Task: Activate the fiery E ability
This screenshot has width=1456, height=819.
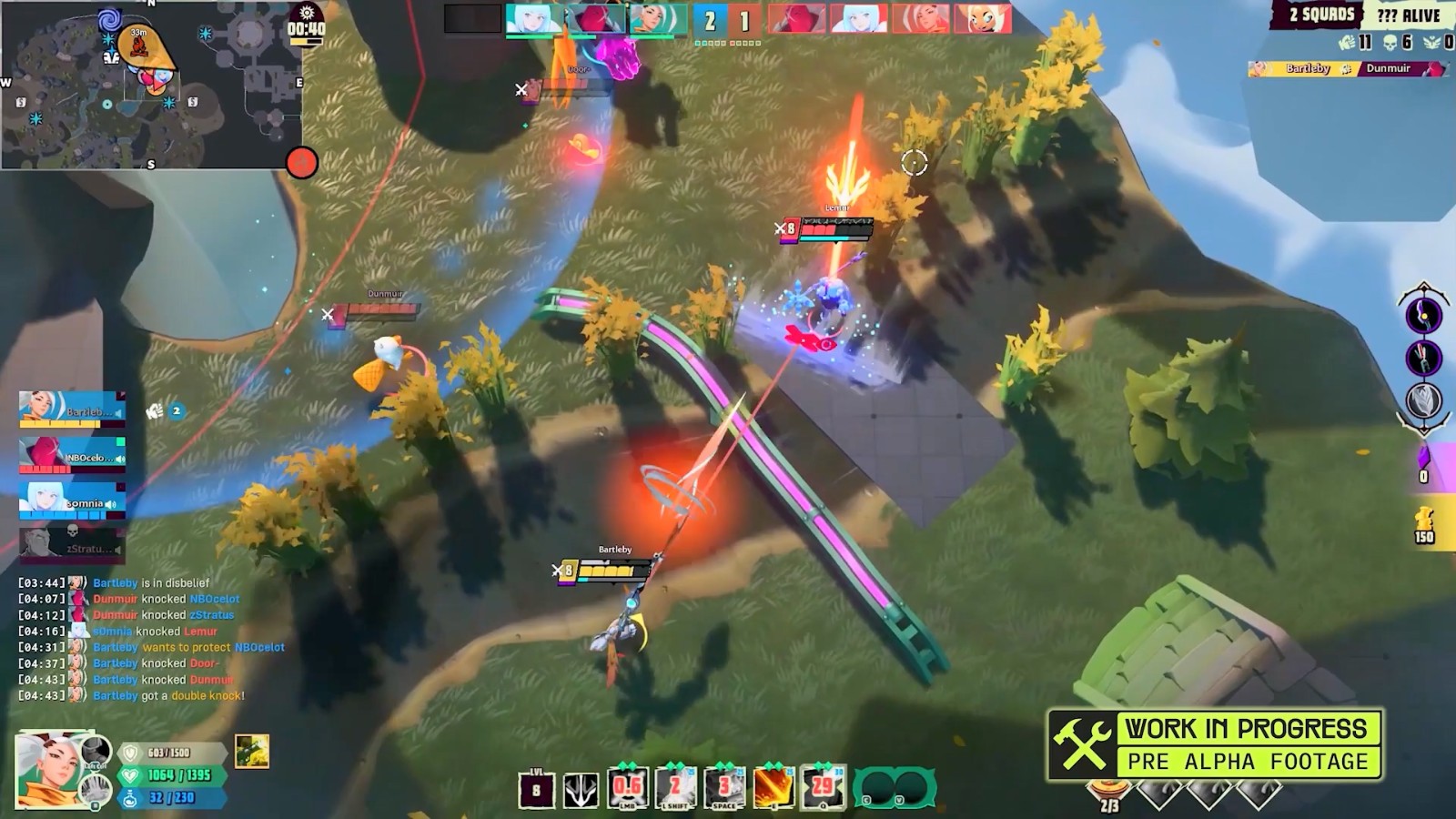Action: (773, 788)
